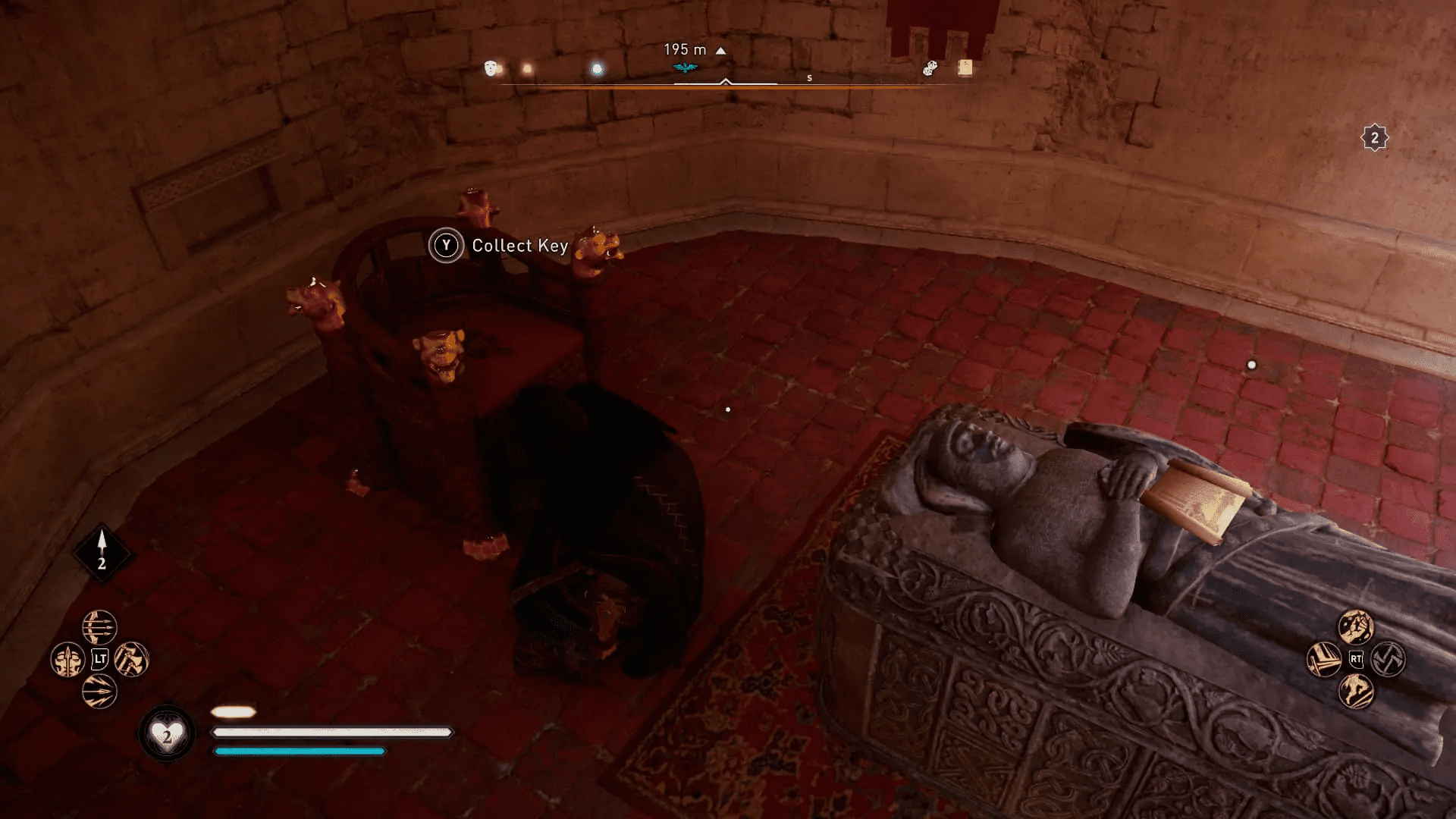Click the fist-strike ability near the RT prompt

[1357, 626]
